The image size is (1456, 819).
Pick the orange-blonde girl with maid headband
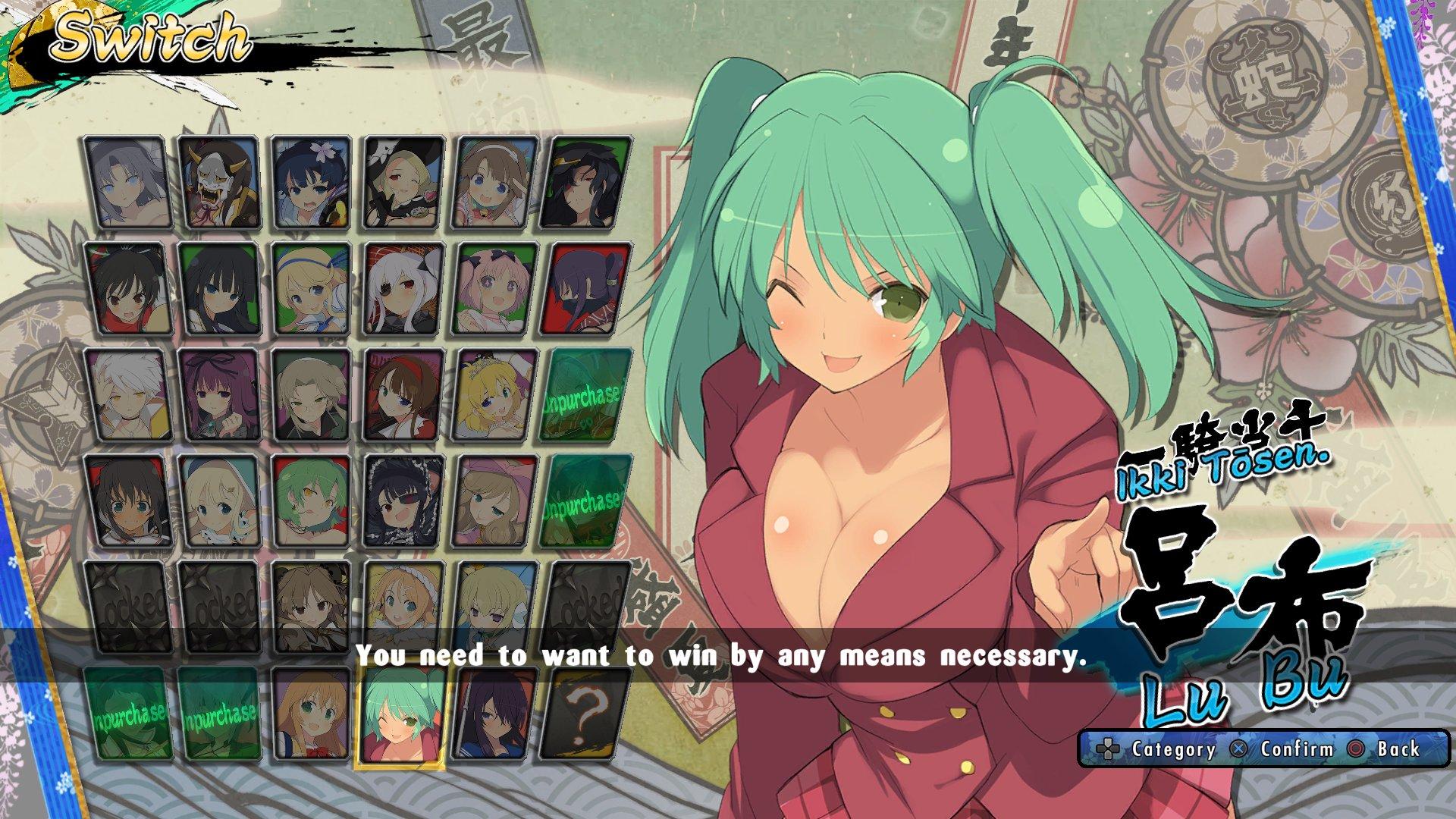pyautogui.click(x=403, y=607)
